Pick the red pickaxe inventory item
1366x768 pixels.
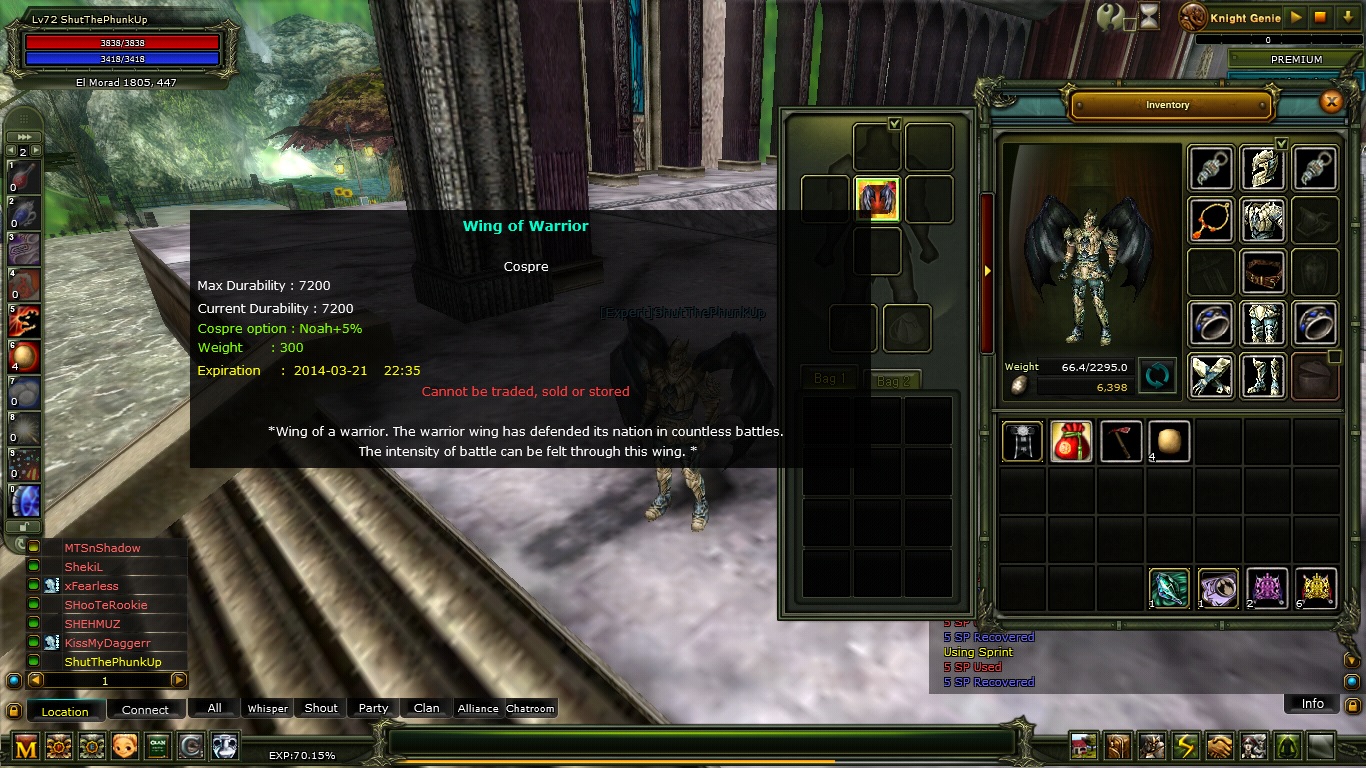click(1120, 441)
